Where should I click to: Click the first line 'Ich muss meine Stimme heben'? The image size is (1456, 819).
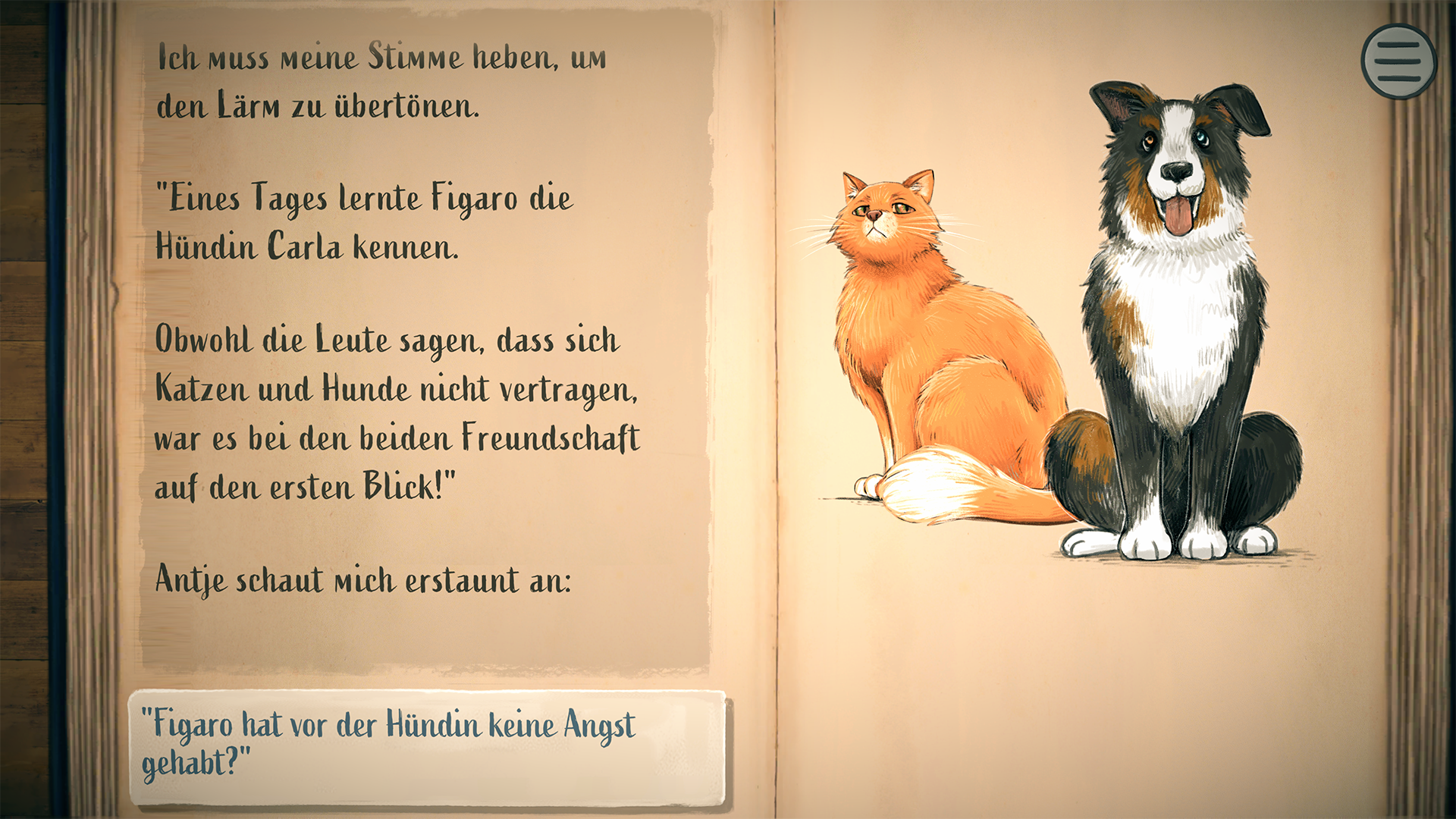click(x=379, y=57)
